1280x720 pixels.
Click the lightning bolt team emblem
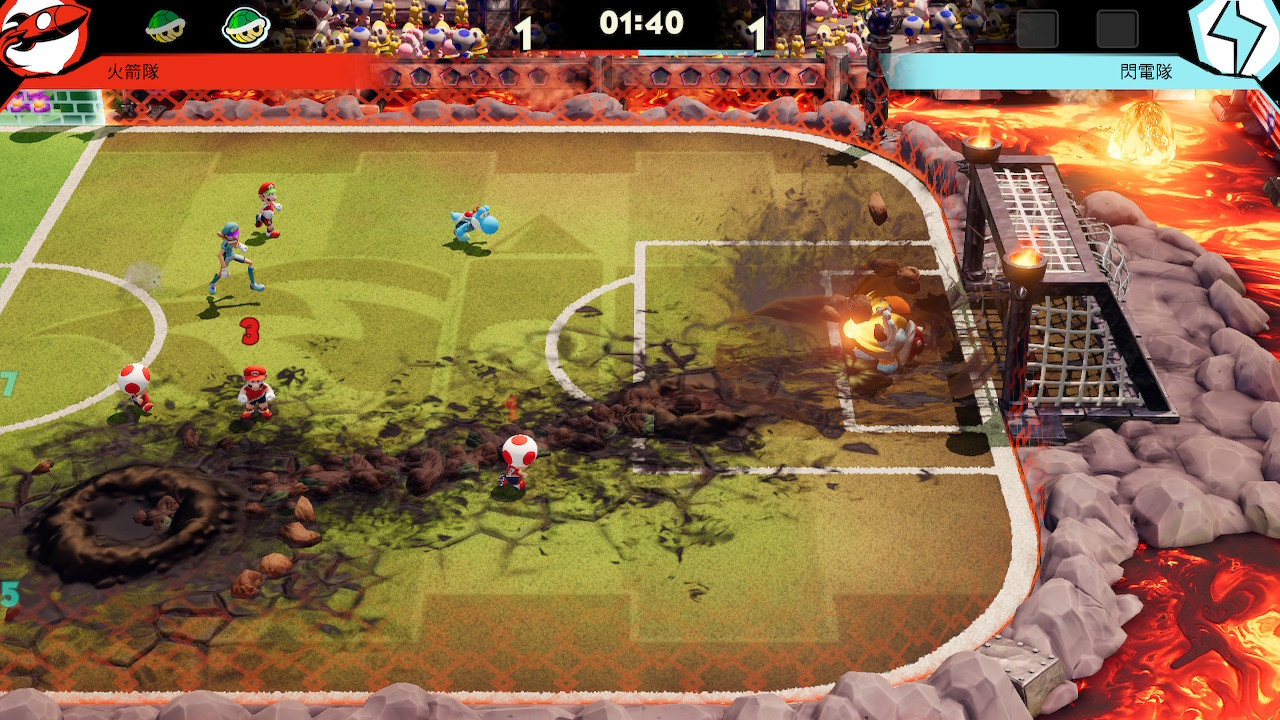[x=1237, y=38]
